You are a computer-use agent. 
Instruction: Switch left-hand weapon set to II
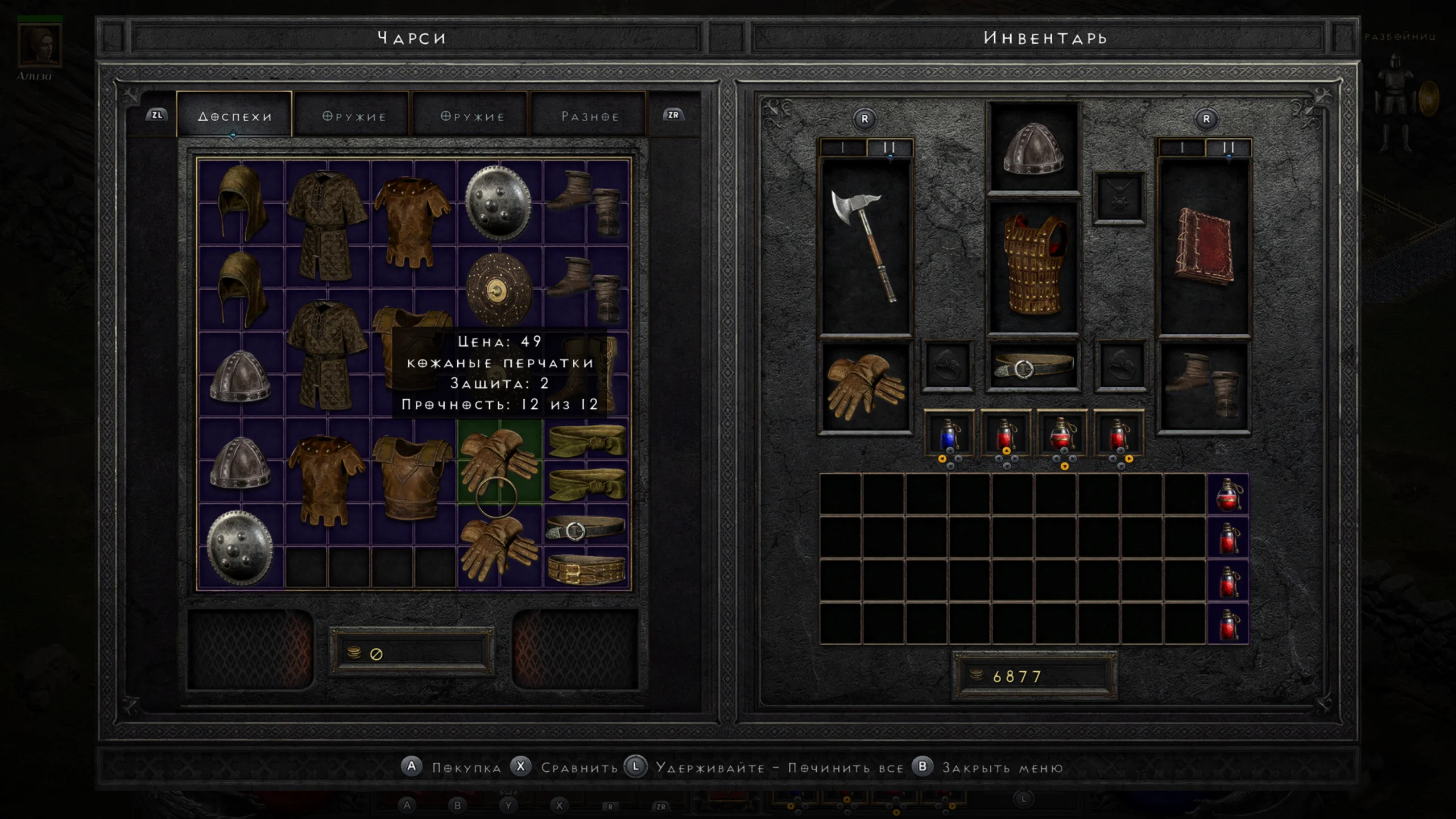point(889,148)
